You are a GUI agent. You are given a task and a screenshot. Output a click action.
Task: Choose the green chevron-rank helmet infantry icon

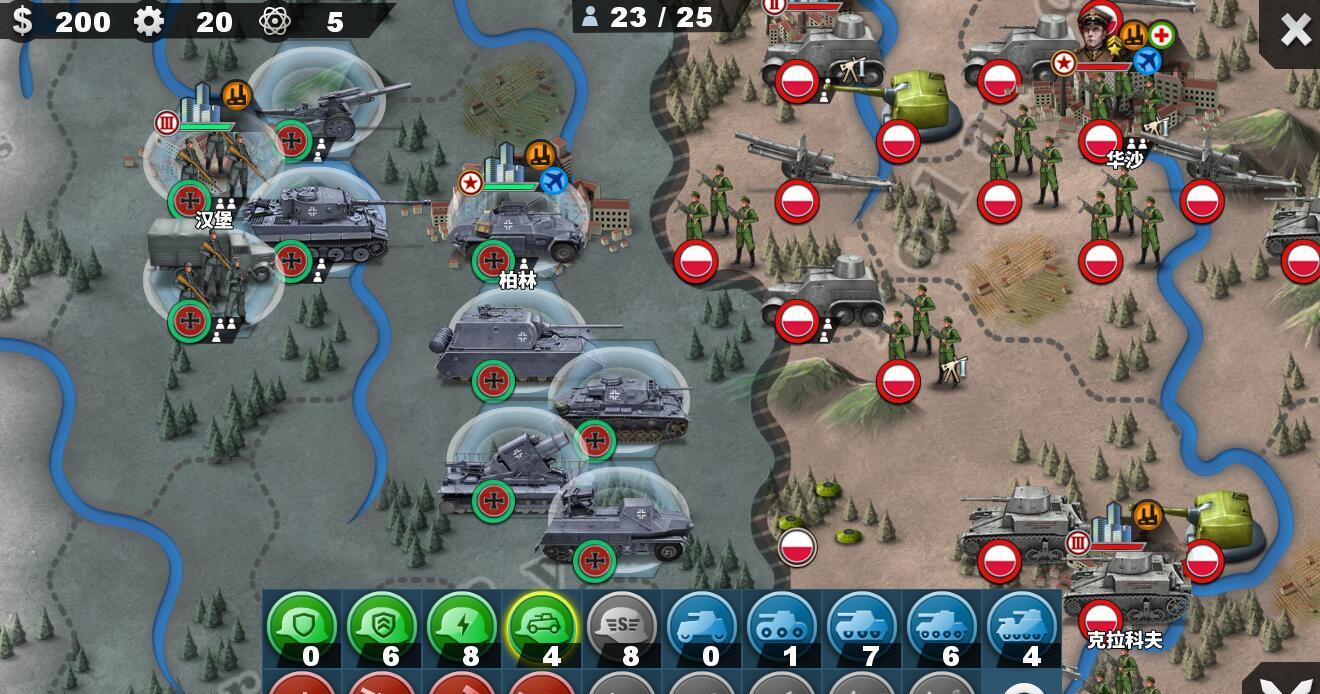[x=382, y=627]
